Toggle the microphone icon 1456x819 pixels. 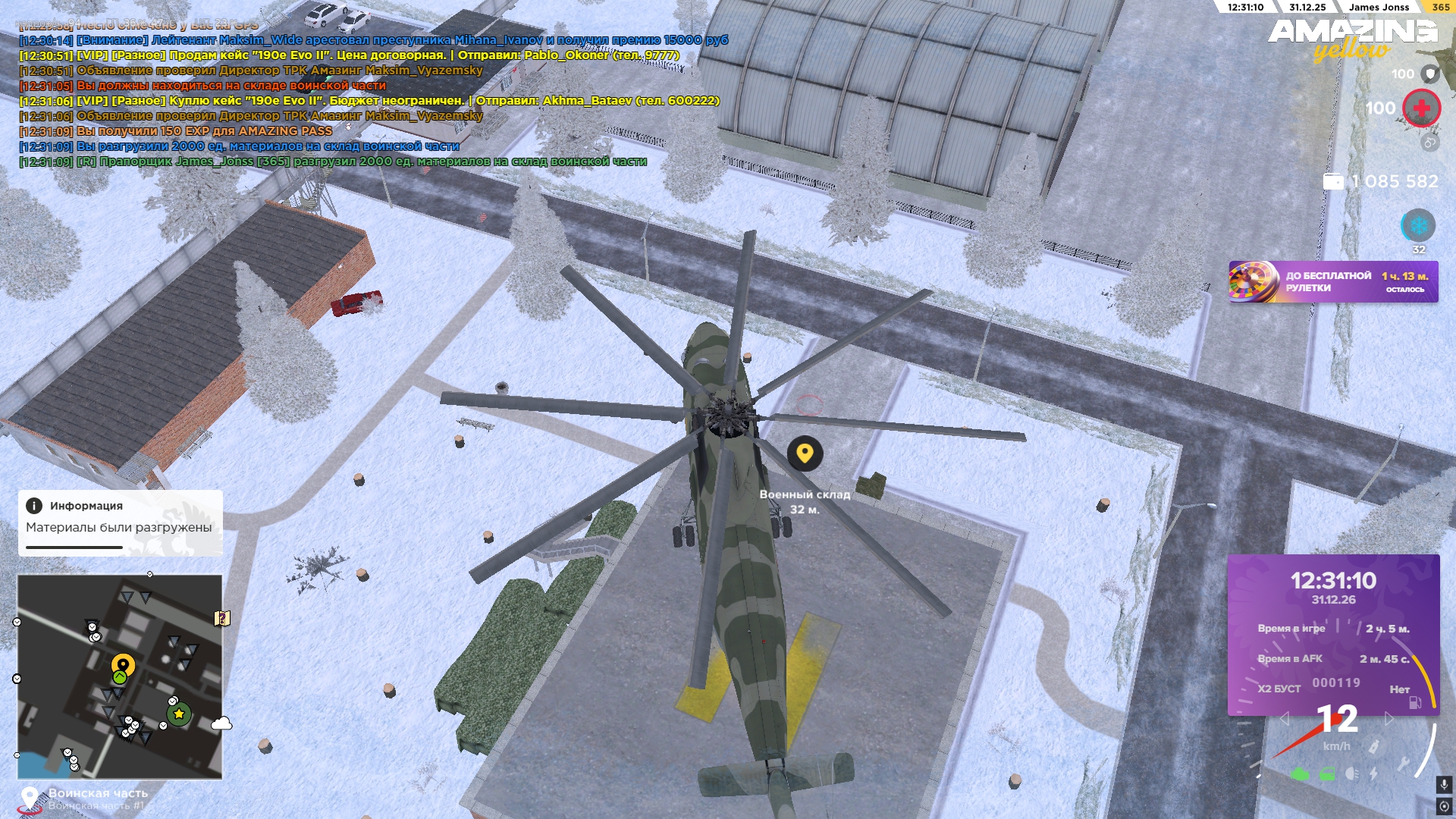pos(1444,785)
